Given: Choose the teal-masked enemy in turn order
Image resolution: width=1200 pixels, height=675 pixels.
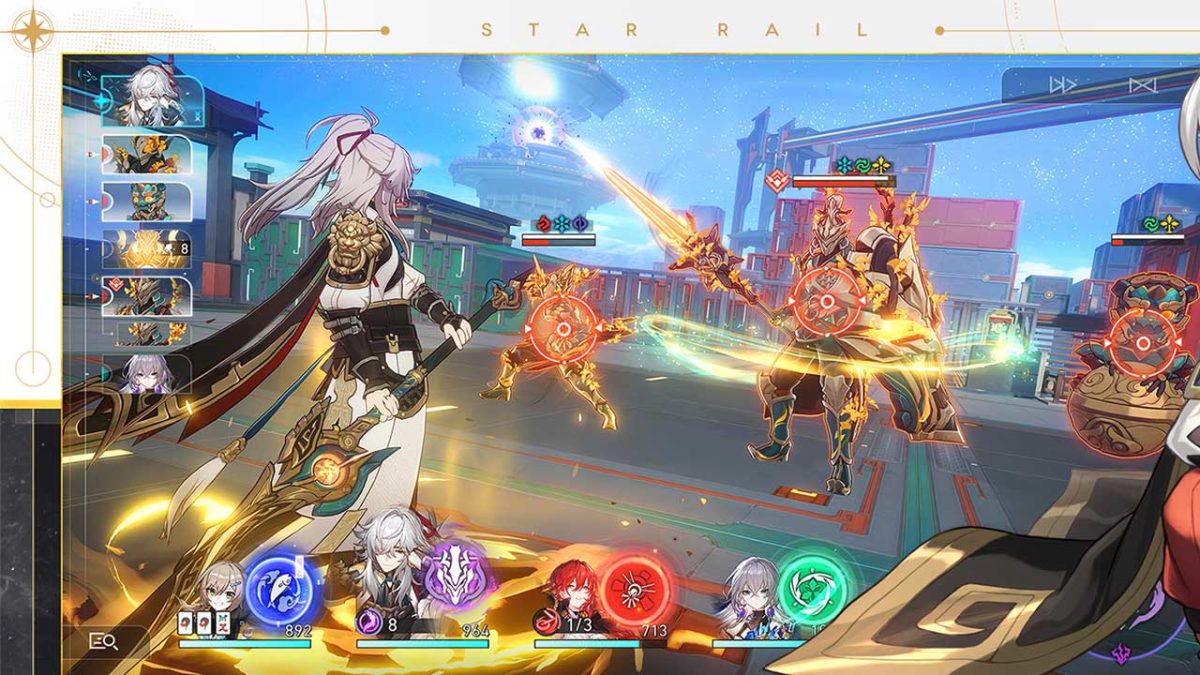Looking at the screenshot, I should click(x=147, y=201).
